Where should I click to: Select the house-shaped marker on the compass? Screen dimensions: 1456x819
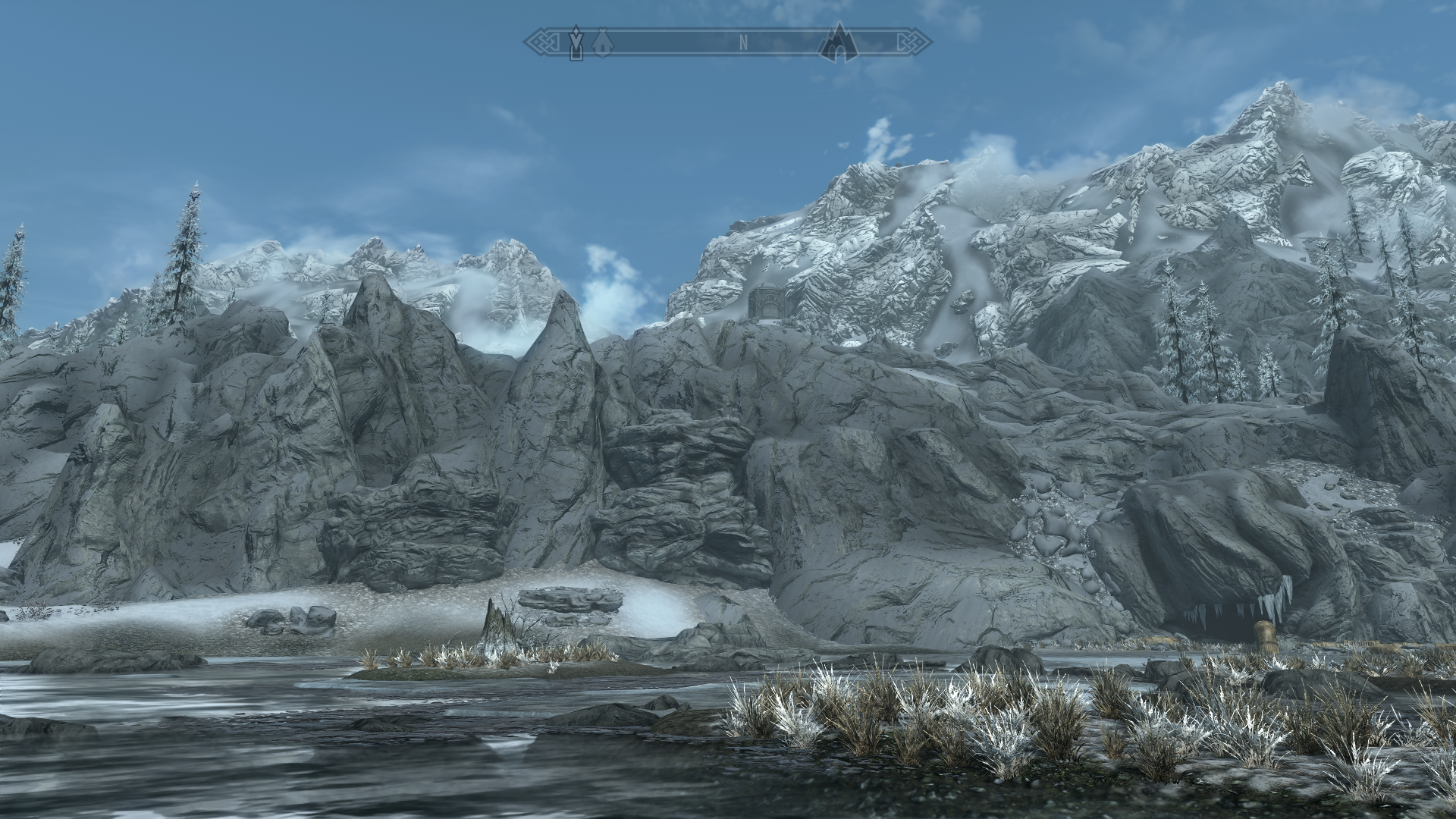pyautogui.click(x=602, y=42)
